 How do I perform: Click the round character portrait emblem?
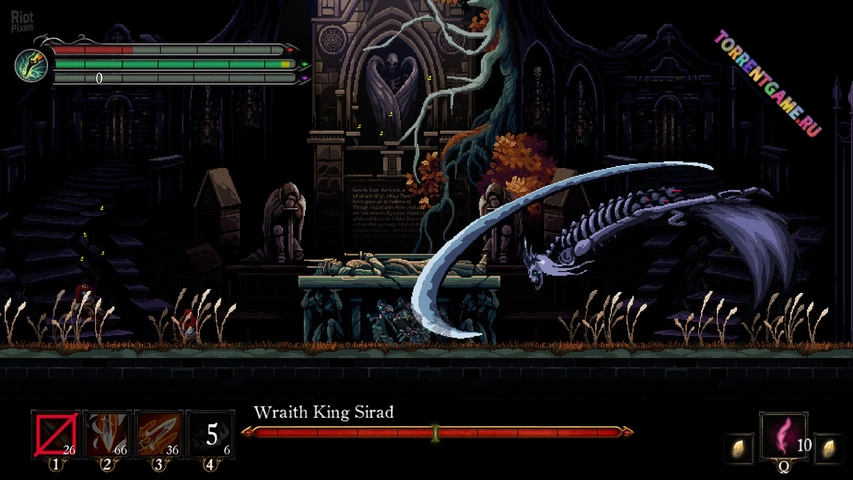tap(31, 64)
